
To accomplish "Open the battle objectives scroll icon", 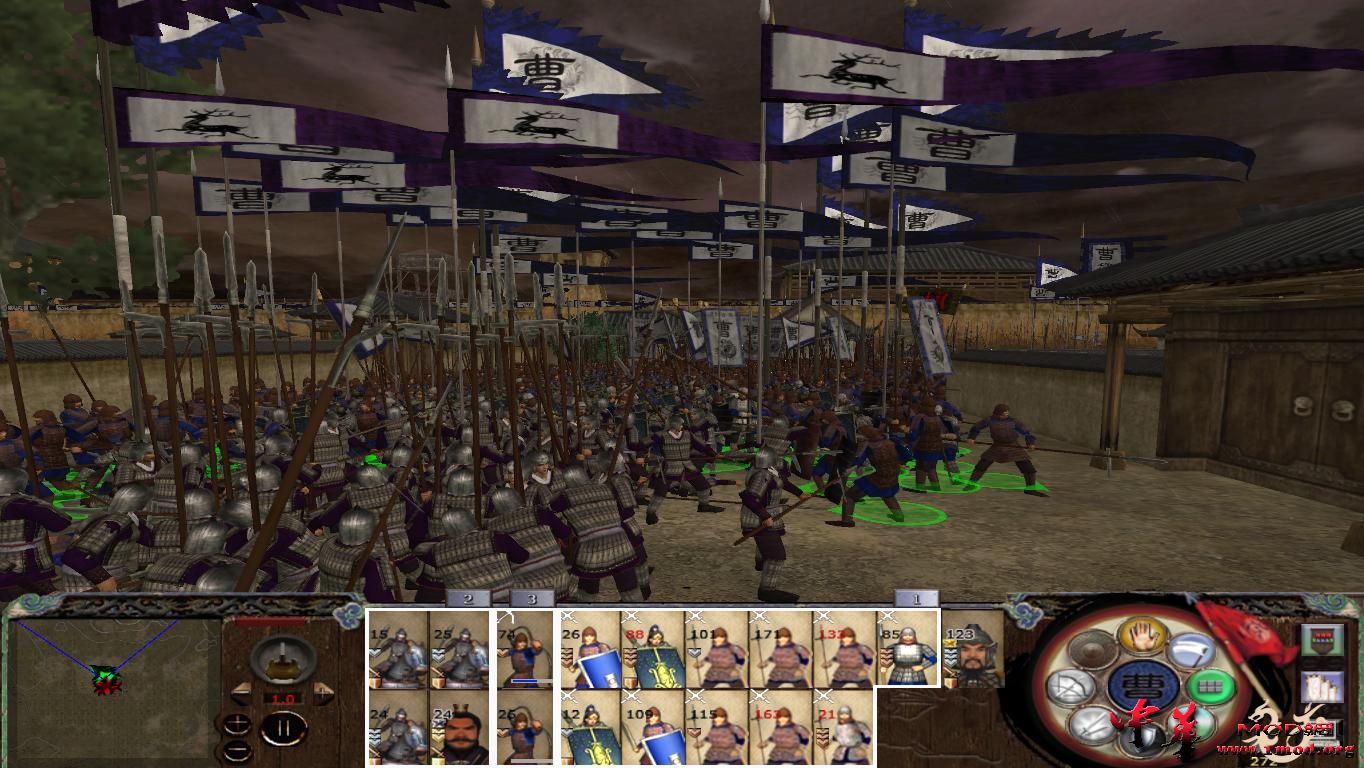I will click(x=1323, y=686).
